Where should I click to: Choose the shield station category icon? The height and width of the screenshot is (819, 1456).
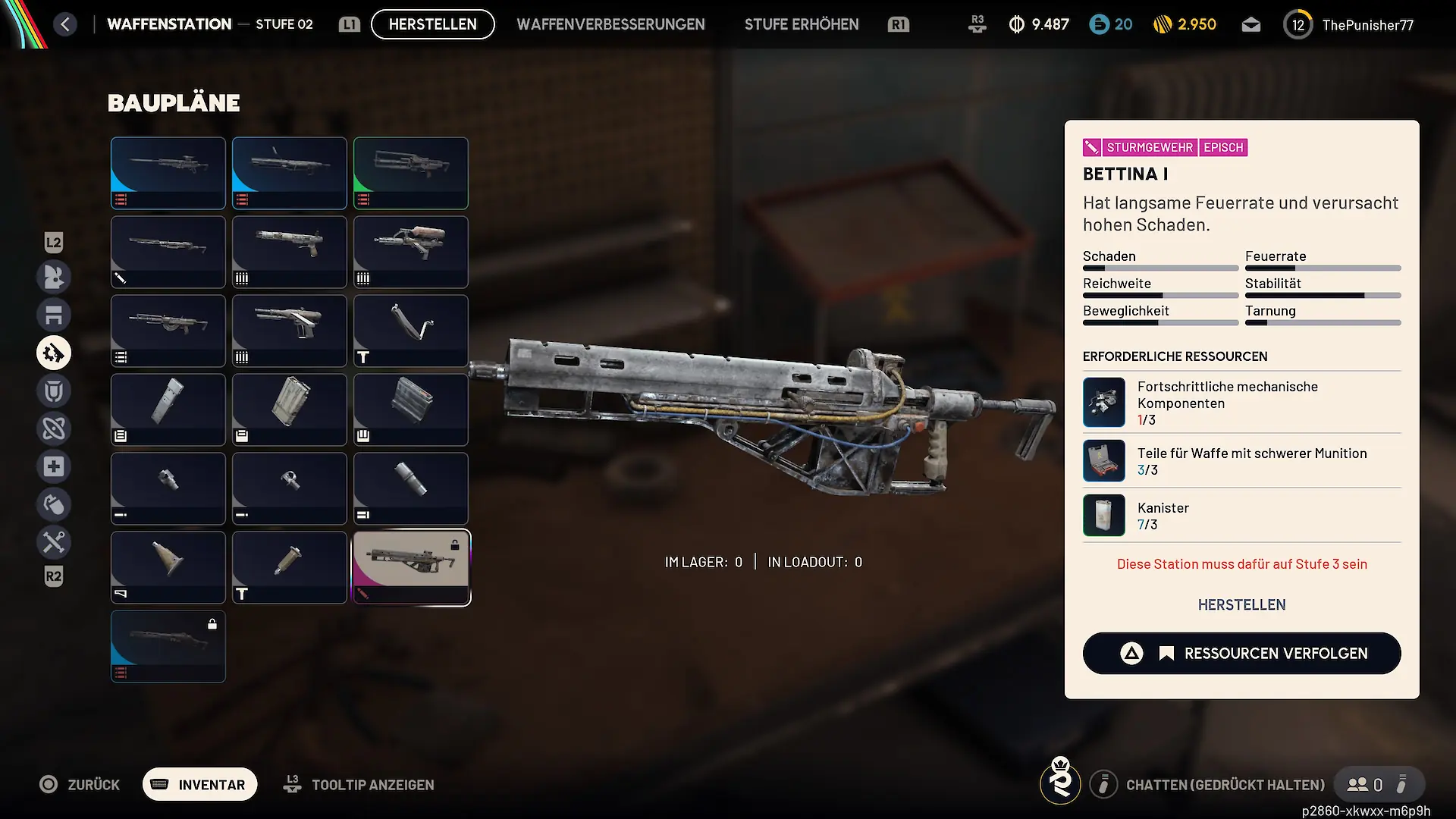tap(54, 391)
